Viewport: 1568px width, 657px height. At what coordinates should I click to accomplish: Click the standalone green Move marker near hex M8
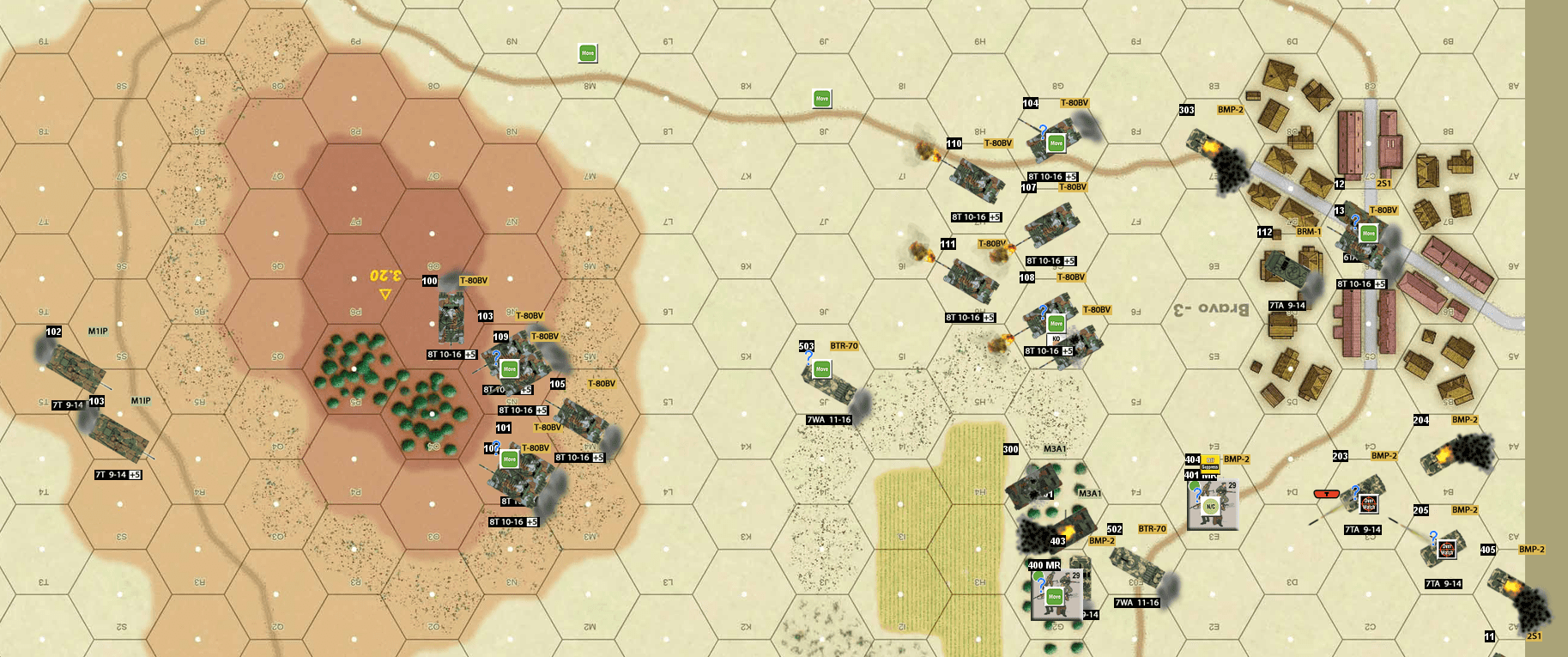589,52
